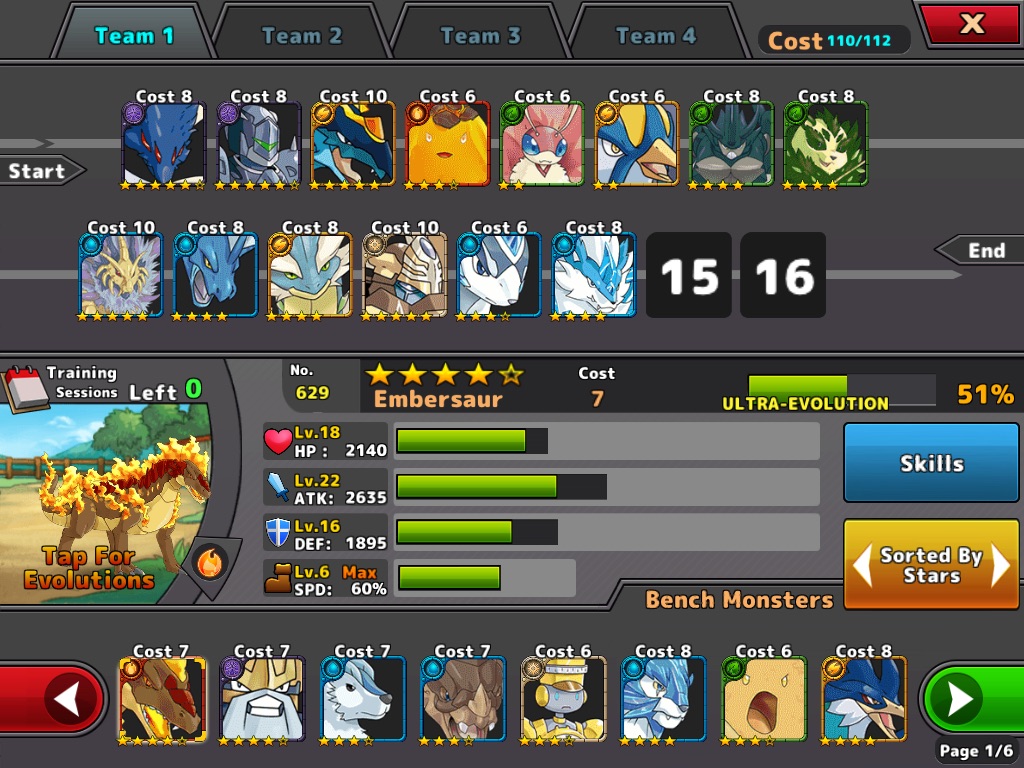The height and width of the screenshot is (768, 1024).
Task: Pick the pink rabbit monster in the team
Action: point(542,144)
